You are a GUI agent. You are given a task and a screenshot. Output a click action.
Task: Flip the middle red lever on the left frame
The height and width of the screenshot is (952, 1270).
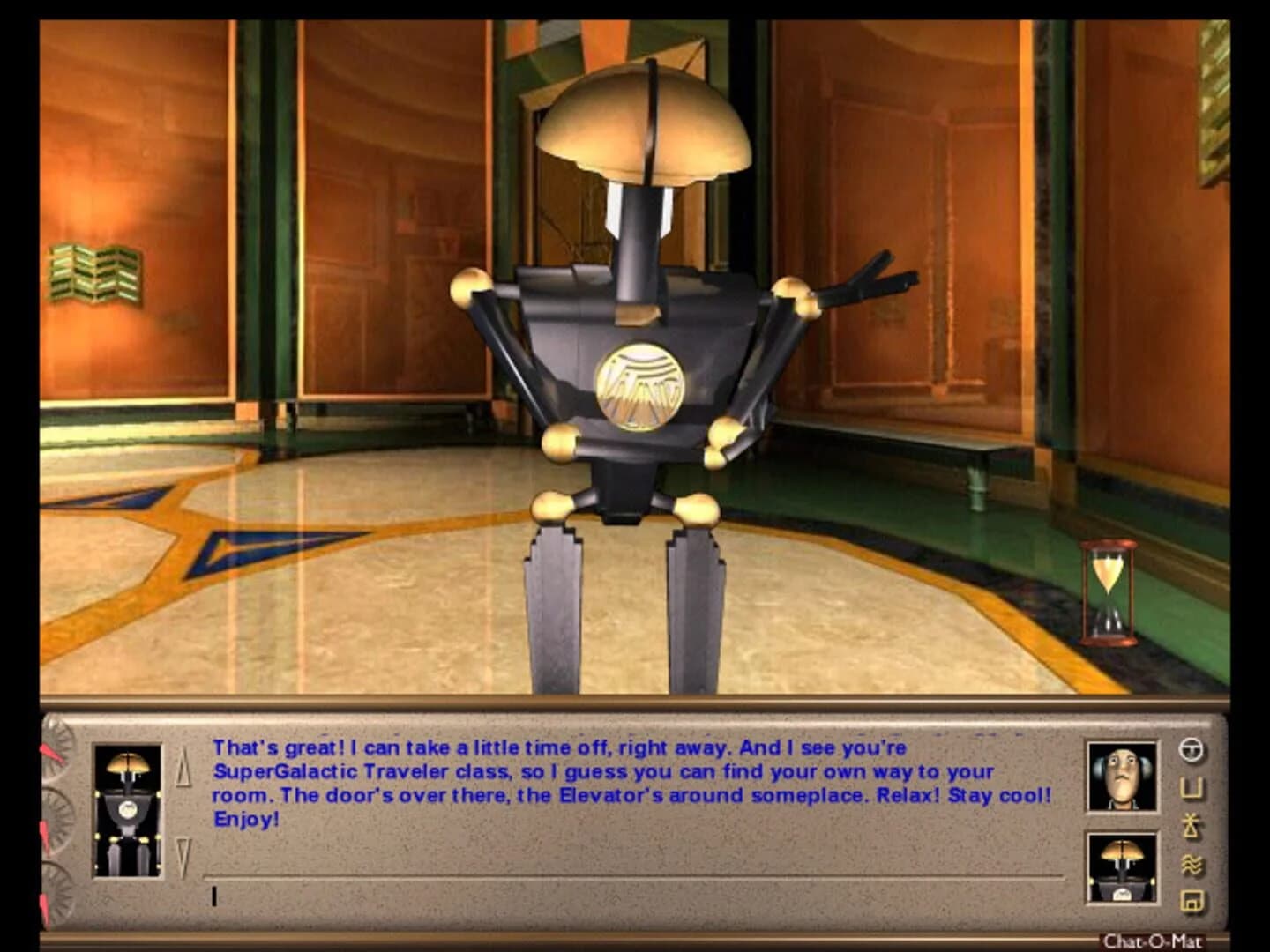[x=46, y=836]
